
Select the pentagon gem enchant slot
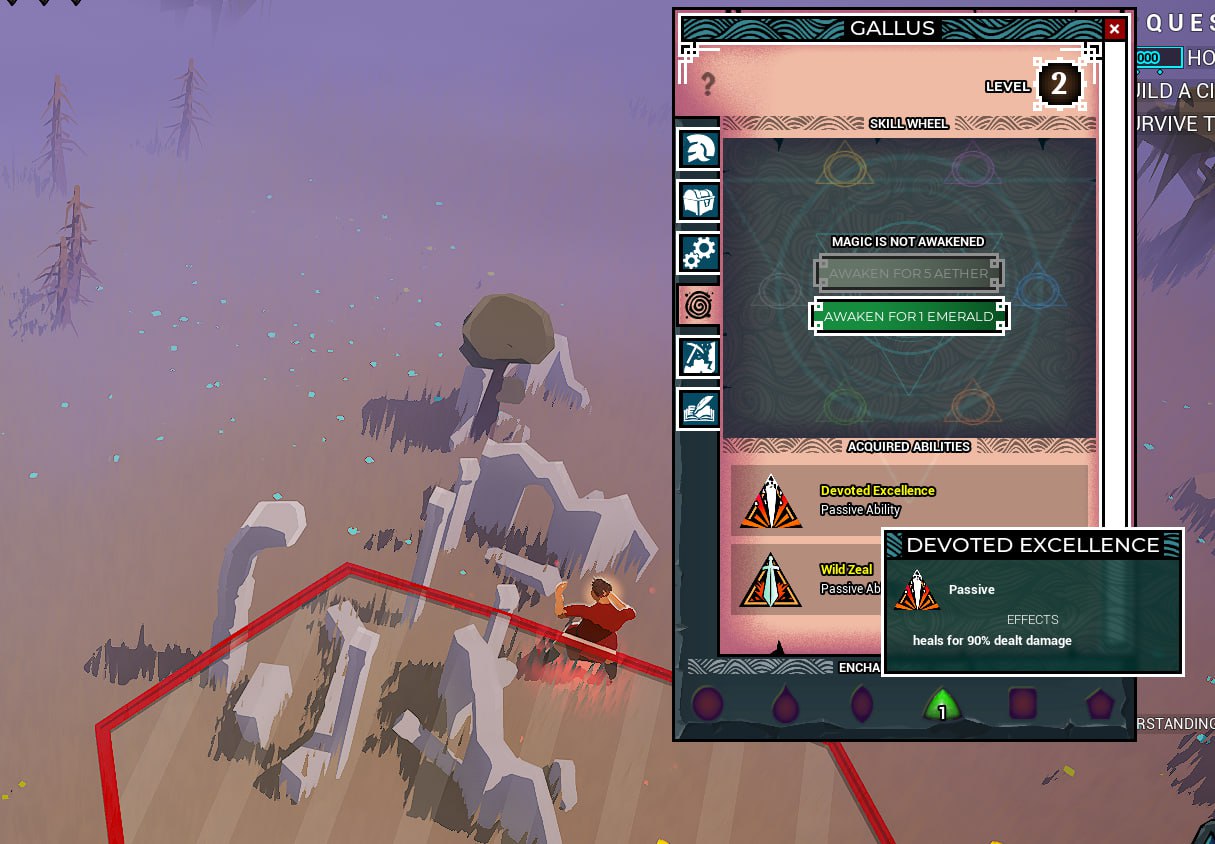(x=1100, y=704)
